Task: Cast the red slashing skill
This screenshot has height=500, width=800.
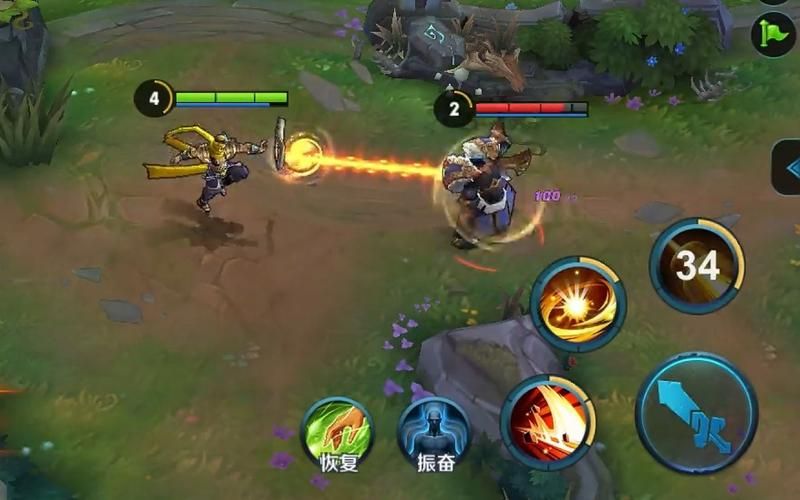Action: (547, 422)
